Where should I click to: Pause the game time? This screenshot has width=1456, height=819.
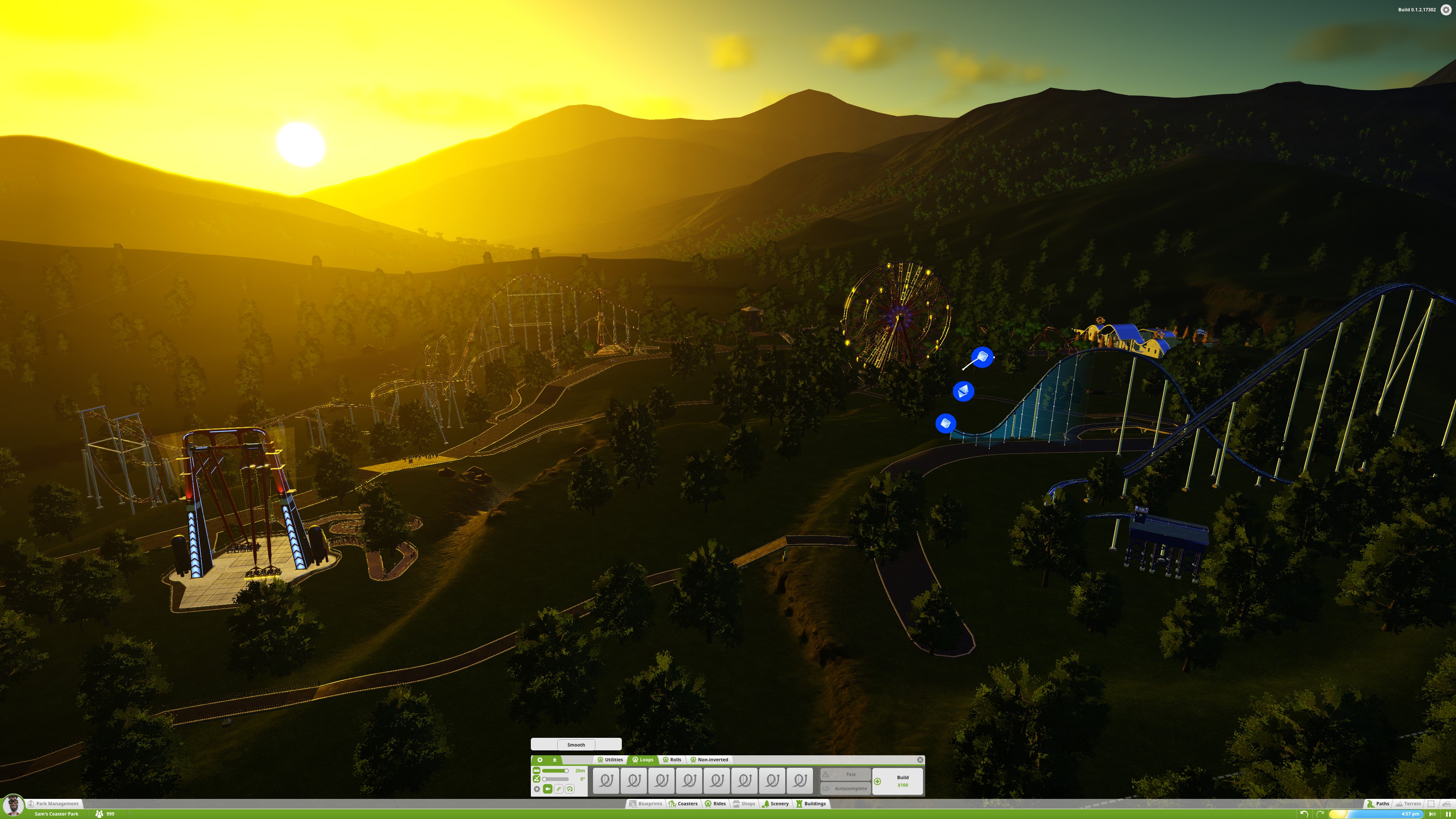[x=1448, y=814]
